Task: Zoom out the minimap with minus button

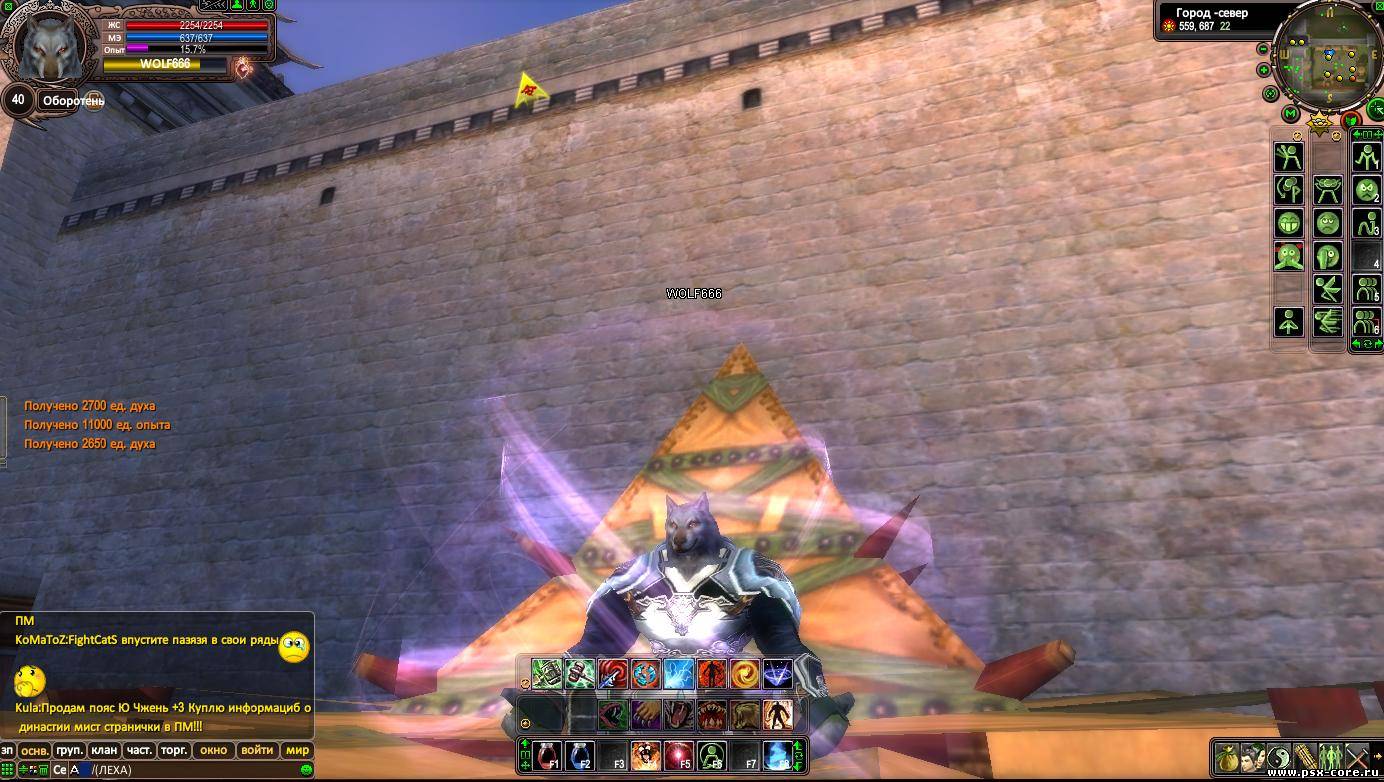Action: click(x=1264, y=48)
